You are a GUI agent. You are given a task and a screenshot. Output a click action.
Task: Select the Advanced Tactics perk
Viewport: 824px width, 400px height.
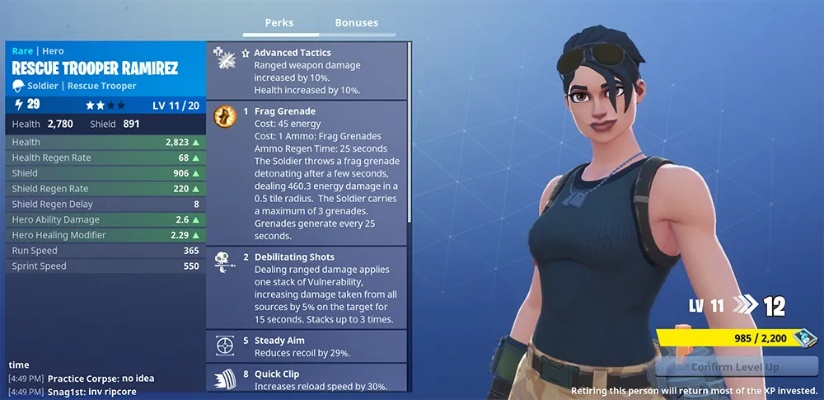point(307,69)
